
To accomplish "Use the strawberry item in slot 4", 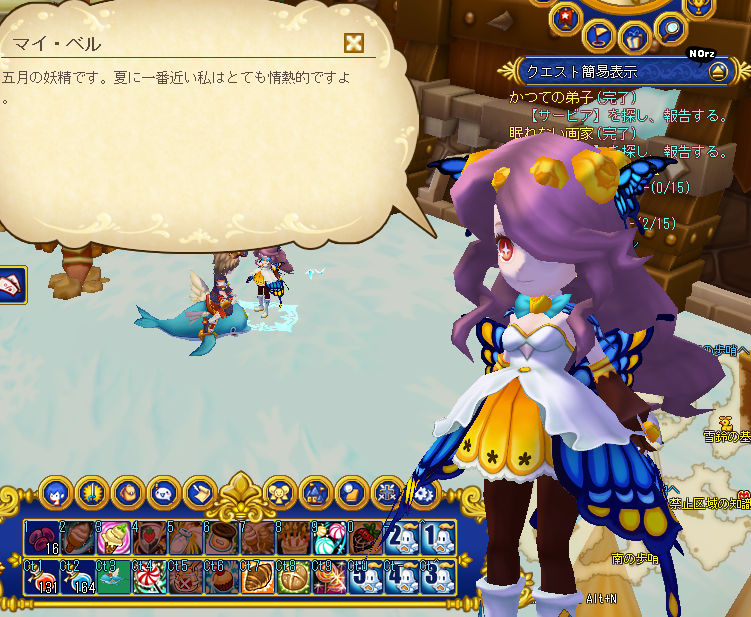I will [x=150, y=537].
